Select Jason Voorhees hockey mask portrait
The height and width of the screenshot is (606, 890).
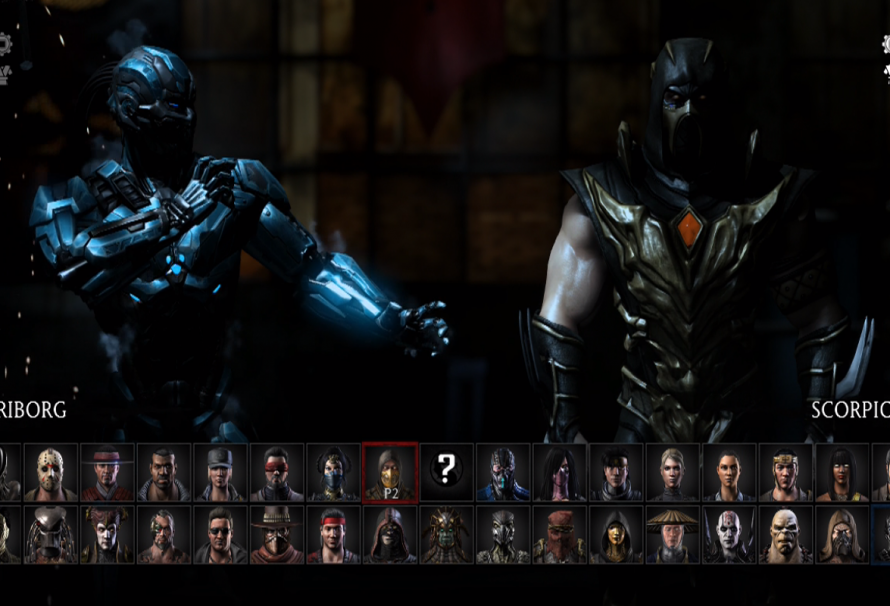[x=50, y=472]
